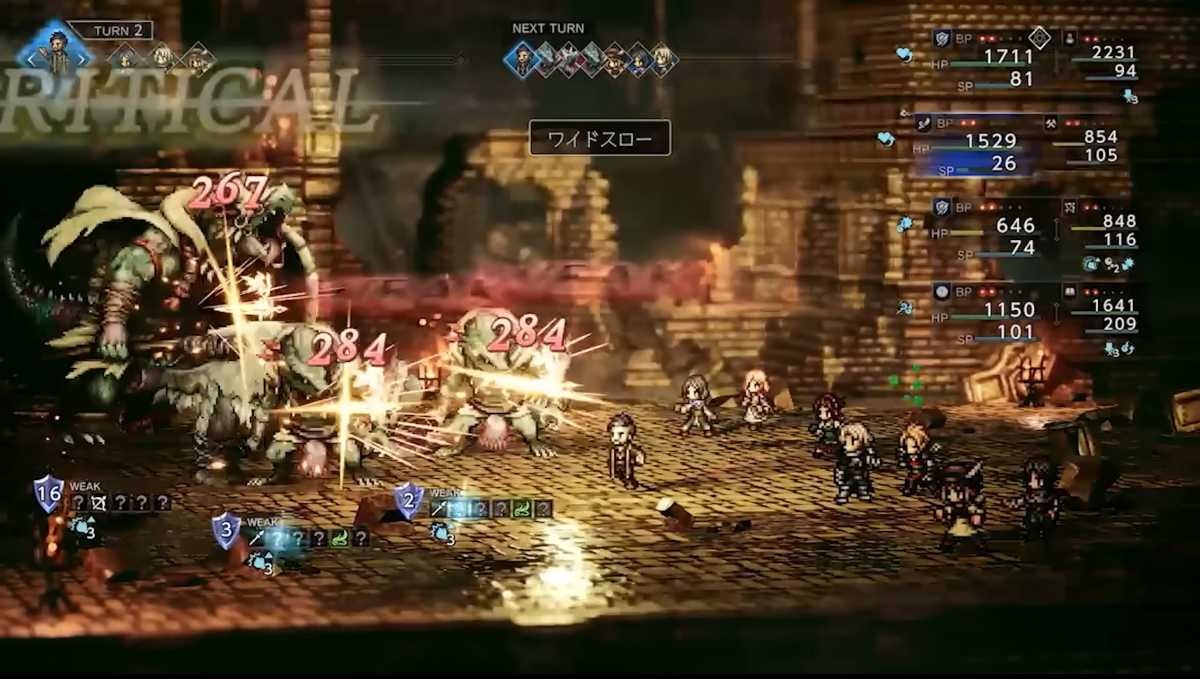Click the crossed-out bow weakness icon
Image resolution: width=1200 pixels, height=679 pixels.
click(98, 502)
